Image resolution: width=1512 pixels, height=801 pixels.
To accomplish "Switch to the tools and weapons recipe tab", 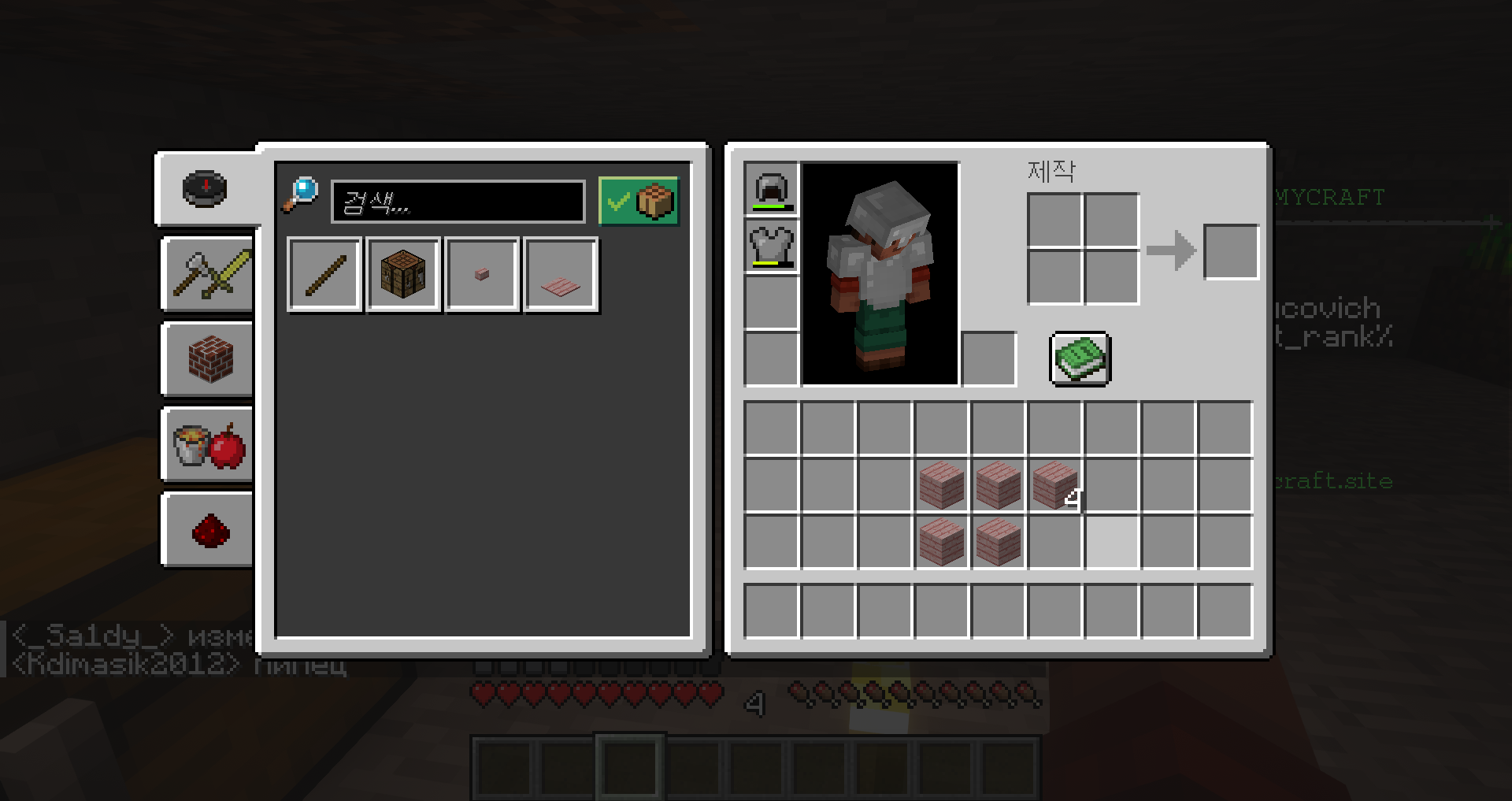I will [209, 274].
